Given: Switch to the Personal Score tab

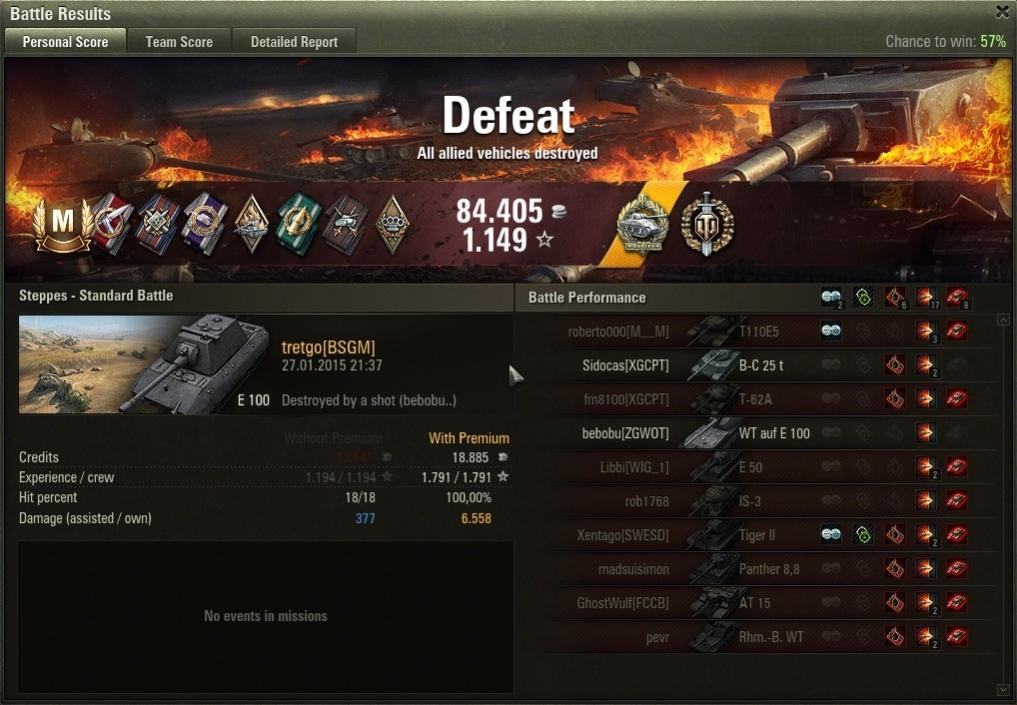Looking at the screenshot, I should point(66,42).
